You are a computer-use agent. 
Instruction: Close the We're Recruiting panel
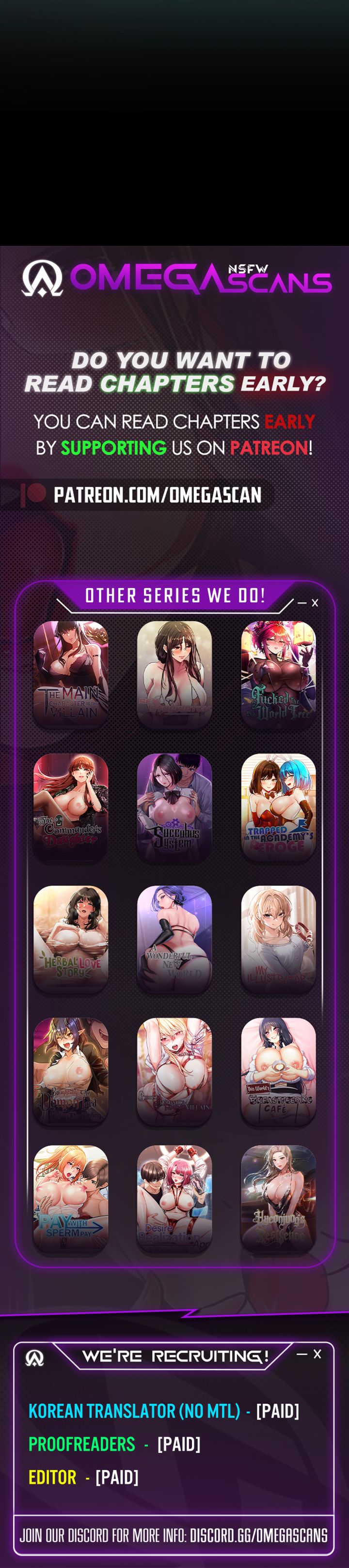point(317,1354)
